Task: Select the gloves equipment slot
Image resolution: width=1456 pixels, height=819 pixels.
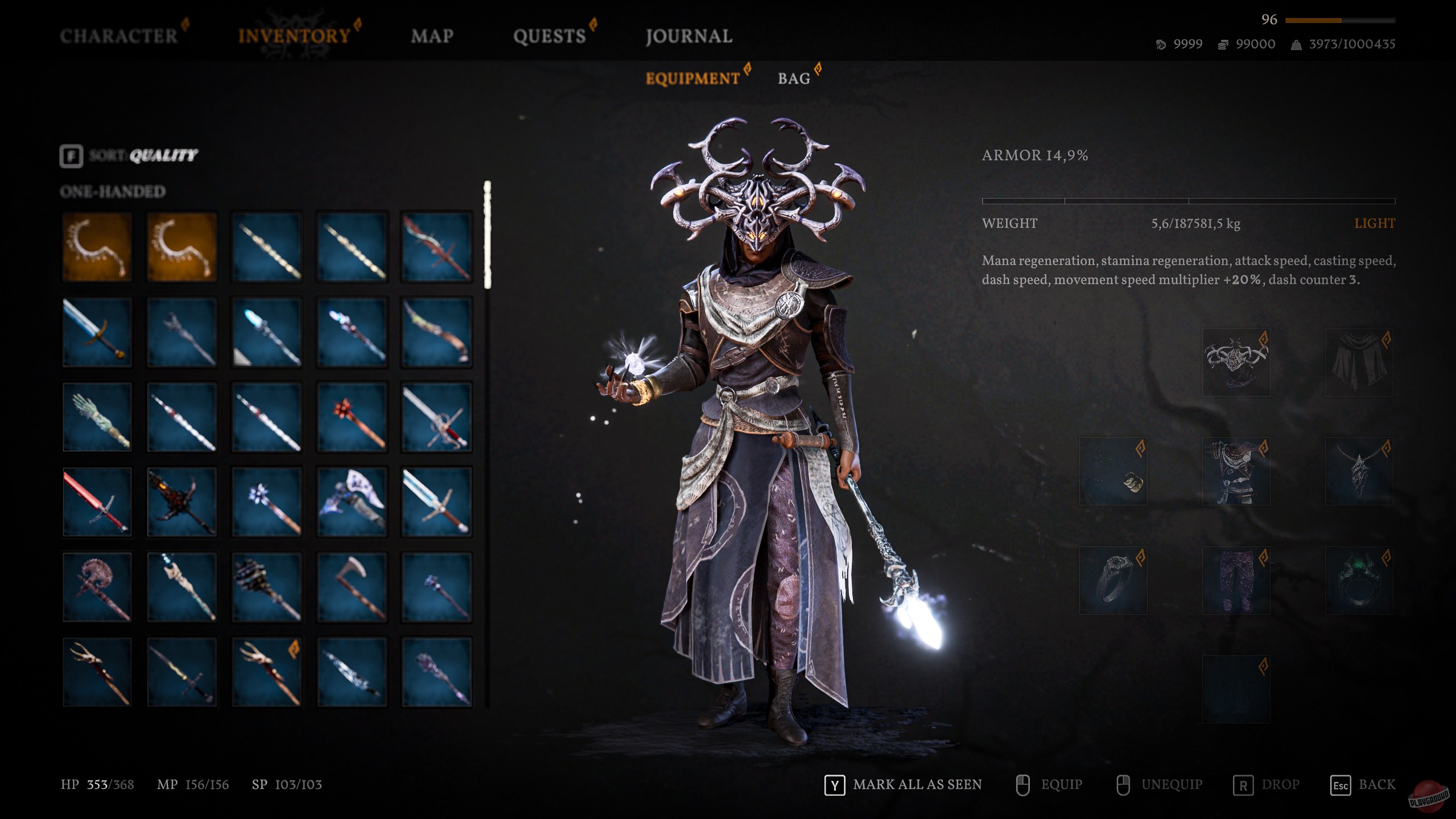Action: [x=1114, y=471]
